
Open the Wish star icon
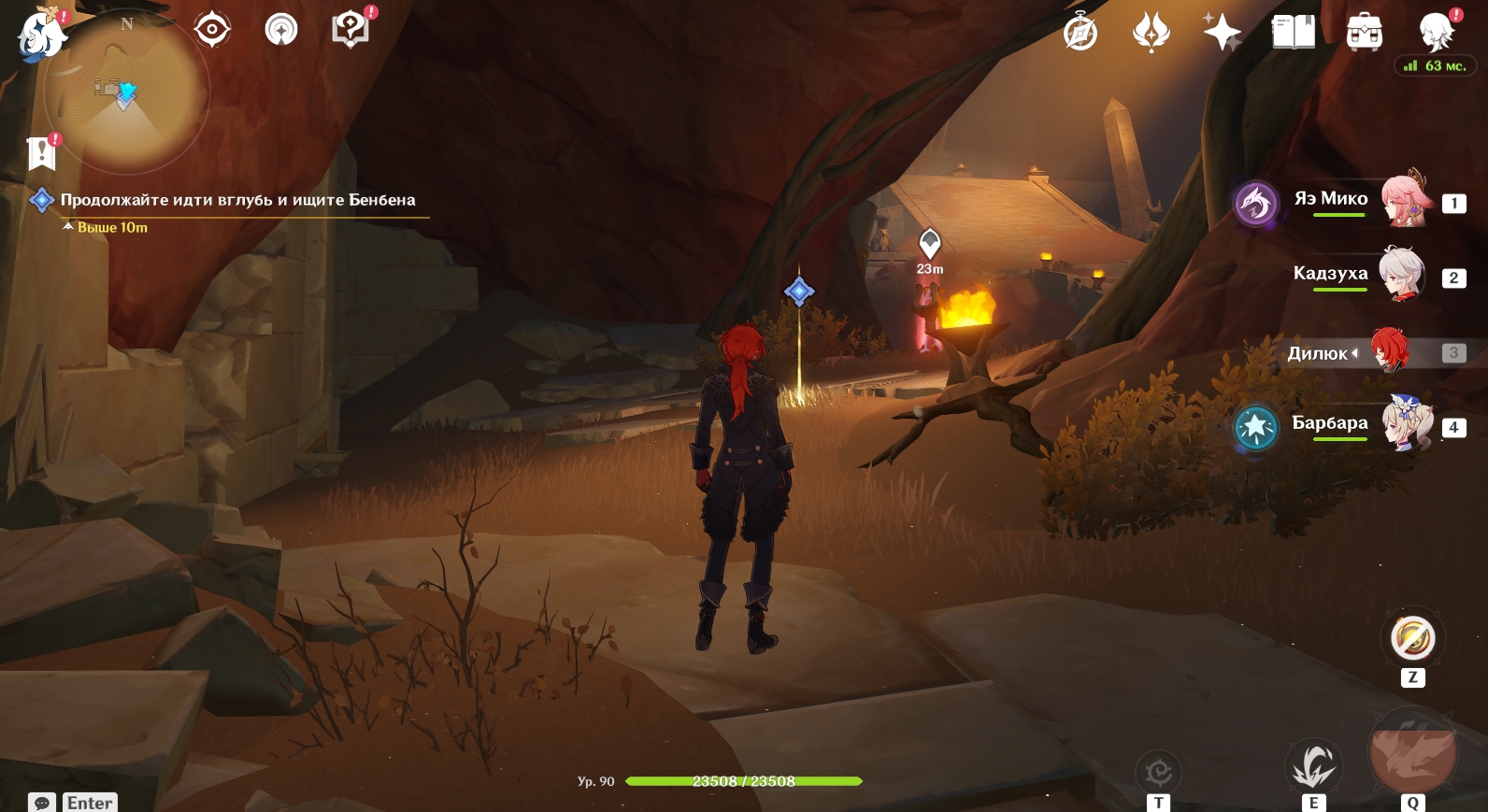[1222, 33]
